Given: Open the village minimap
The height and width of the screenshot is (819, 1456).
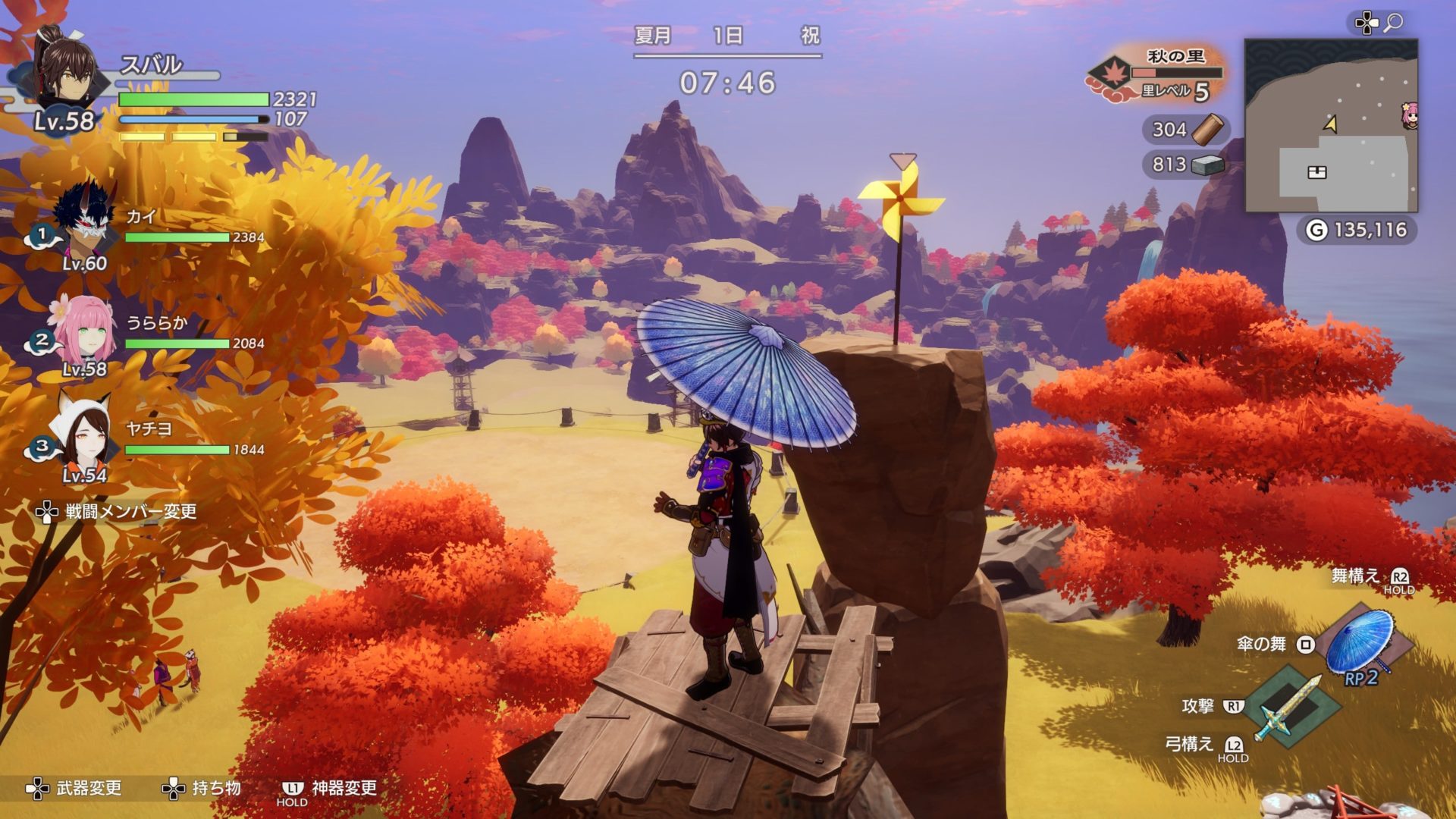Looking at the screenshot, I should (1331, 125).
